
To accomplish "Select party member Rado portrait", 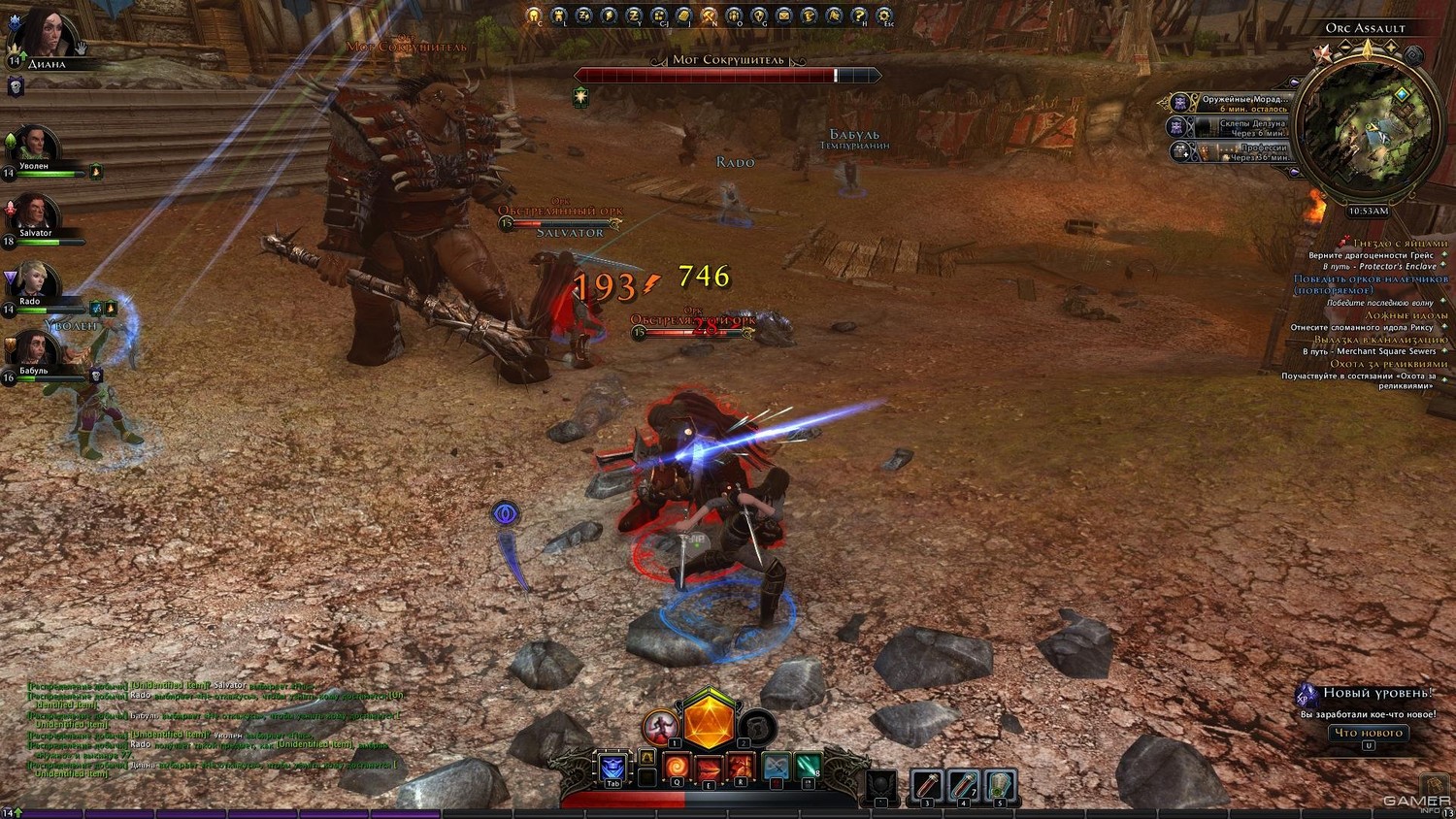I will coord(35,281).
